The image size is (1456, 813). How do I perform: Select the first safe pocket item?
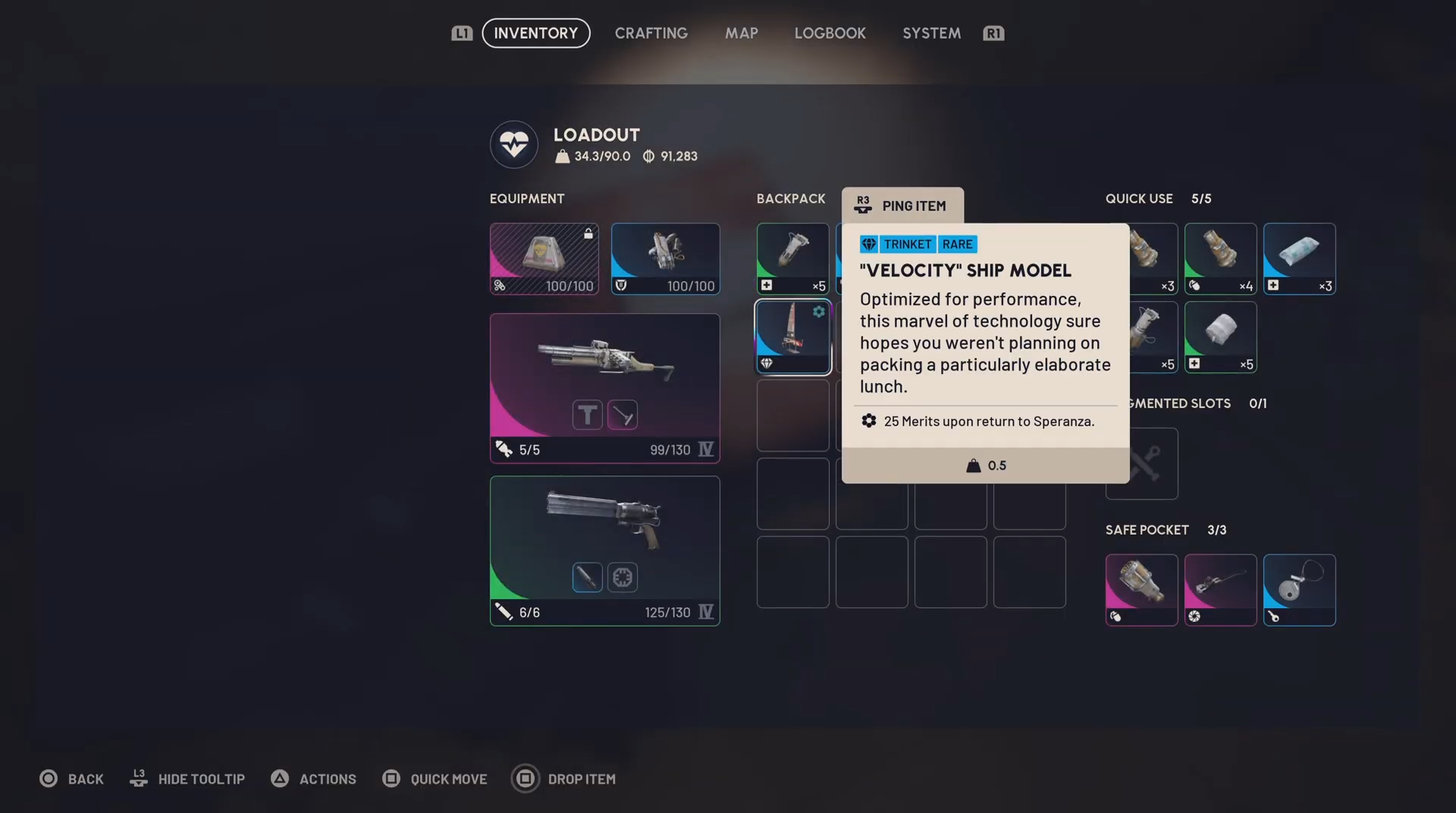pyautogui.click(x=1141, y=589)
